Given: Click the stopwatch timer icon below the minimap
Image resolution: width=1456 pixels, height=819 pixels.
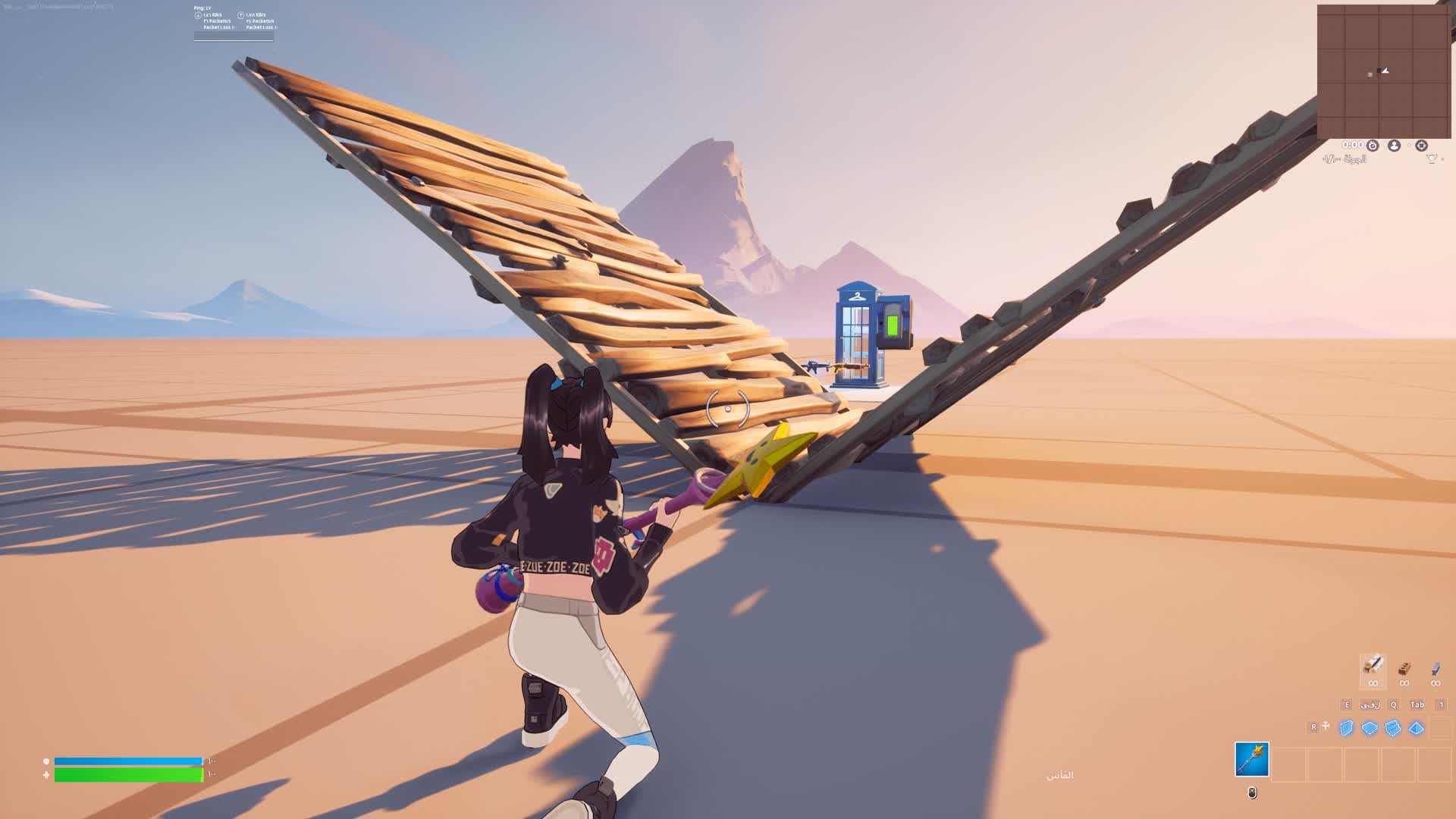Looking at the screenshot, I should coord(1373,146).
